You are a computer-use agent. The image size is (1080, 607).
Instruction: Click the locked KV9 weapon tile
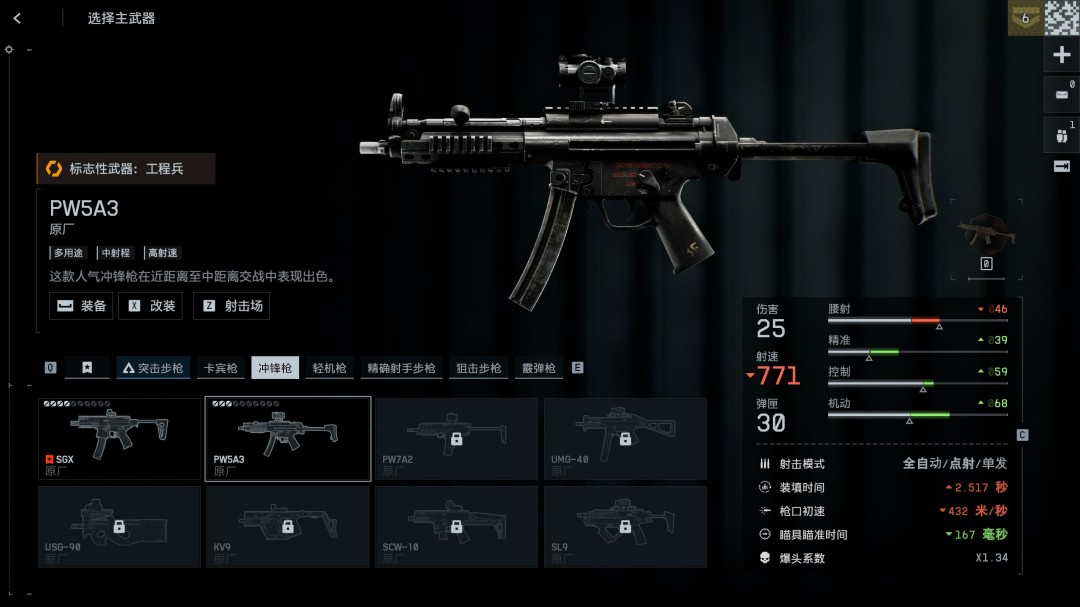point(288,526)
